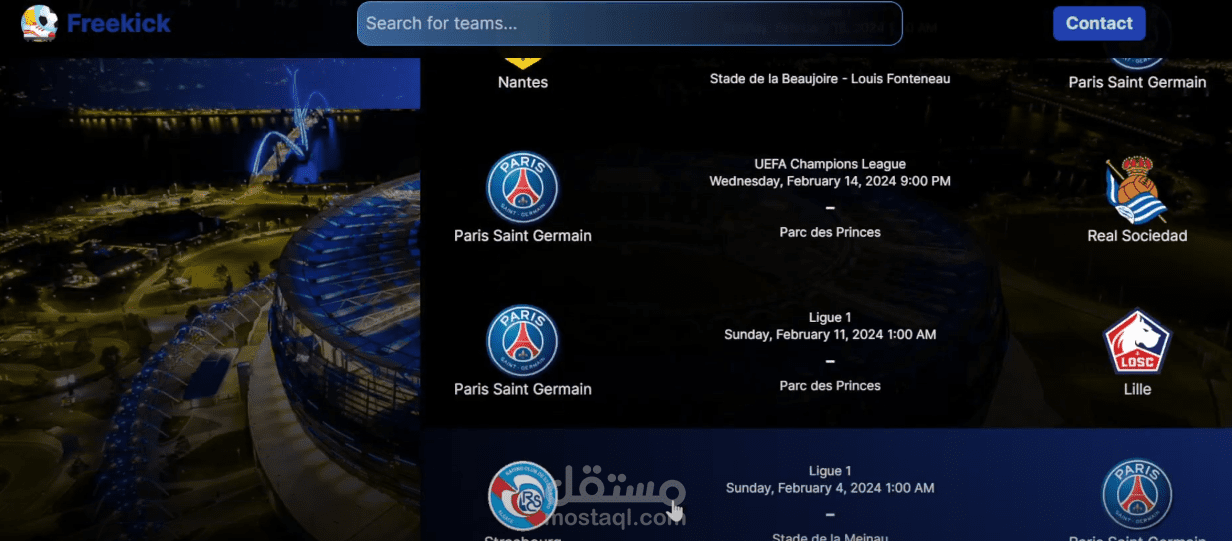Image resolution: width=1232 pixels, height=541 pixels.
Task: Choose the Lille LOSC team crest
Action: point(1137,342)
